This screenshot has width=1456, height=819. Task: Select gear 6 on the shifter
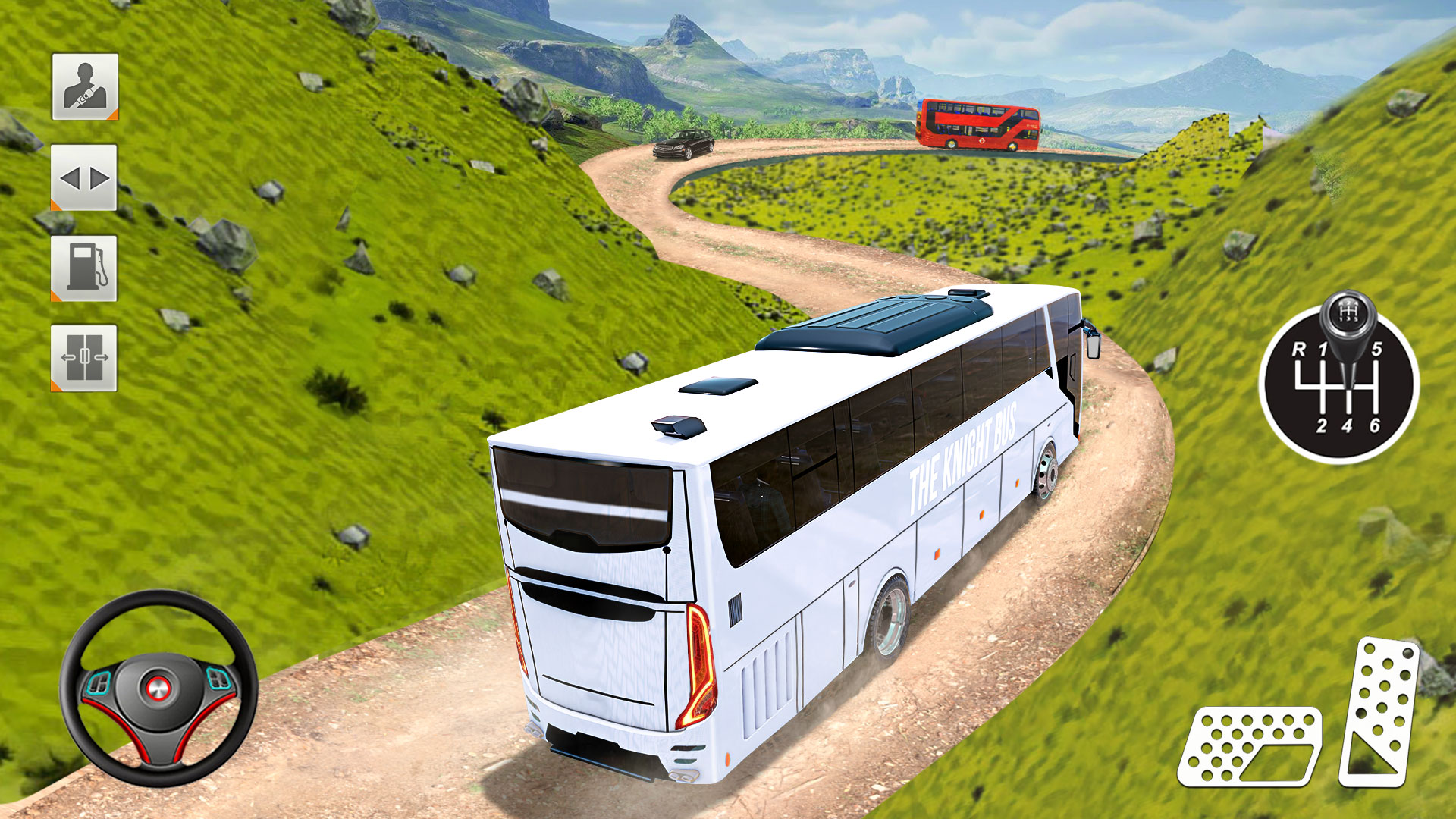[x=1375, y=425]
